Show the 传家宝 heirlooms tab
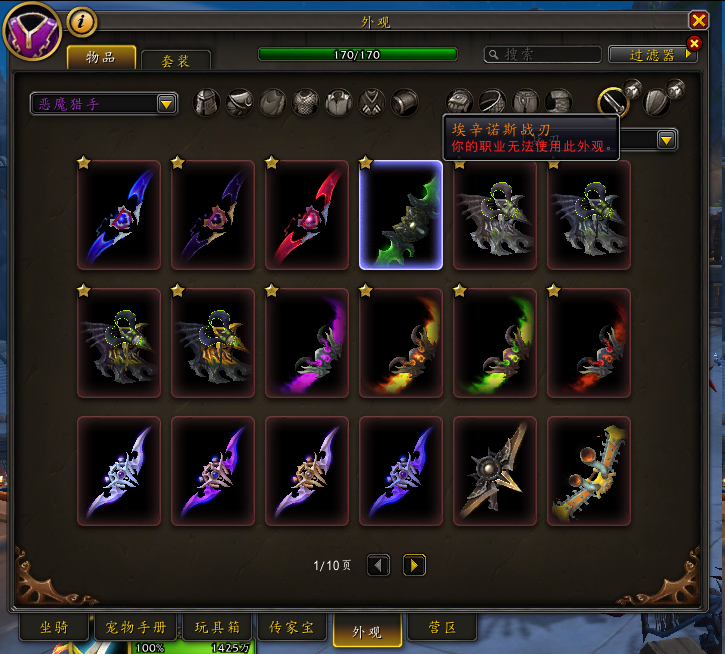725x654 pixels. click(x=292, y=628)
